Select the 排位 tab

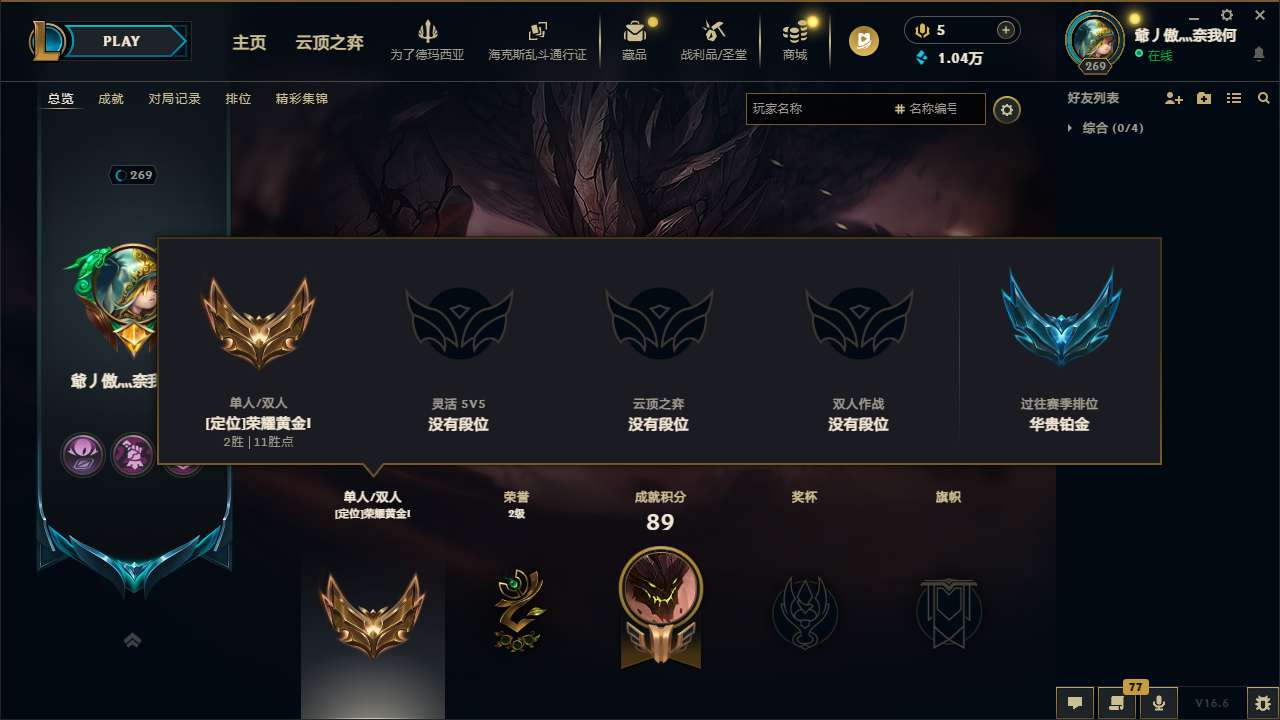tap(238, 98)
